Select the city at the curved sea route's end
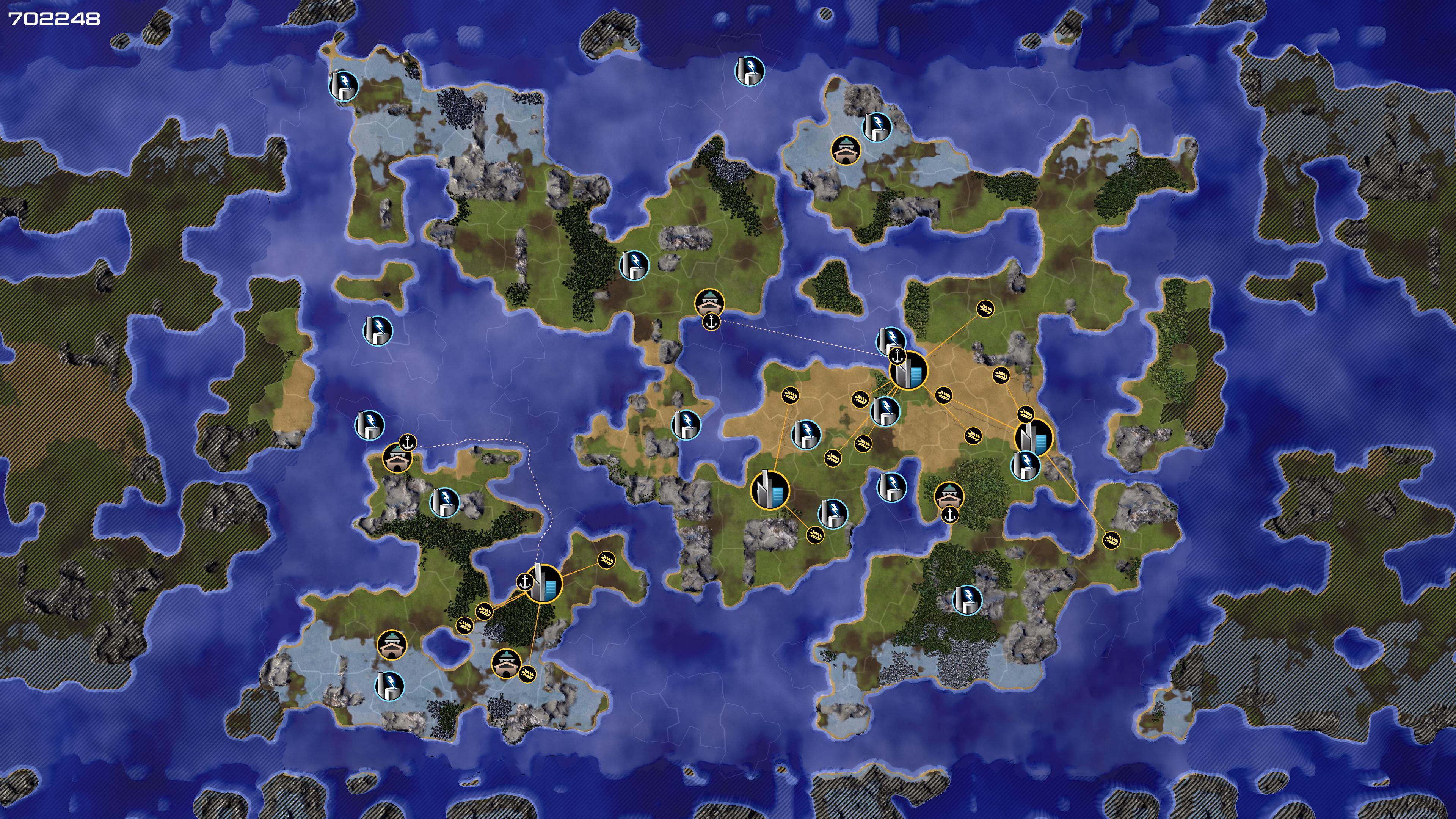Viewport: 1456px width, 819px height. point(544,583)
